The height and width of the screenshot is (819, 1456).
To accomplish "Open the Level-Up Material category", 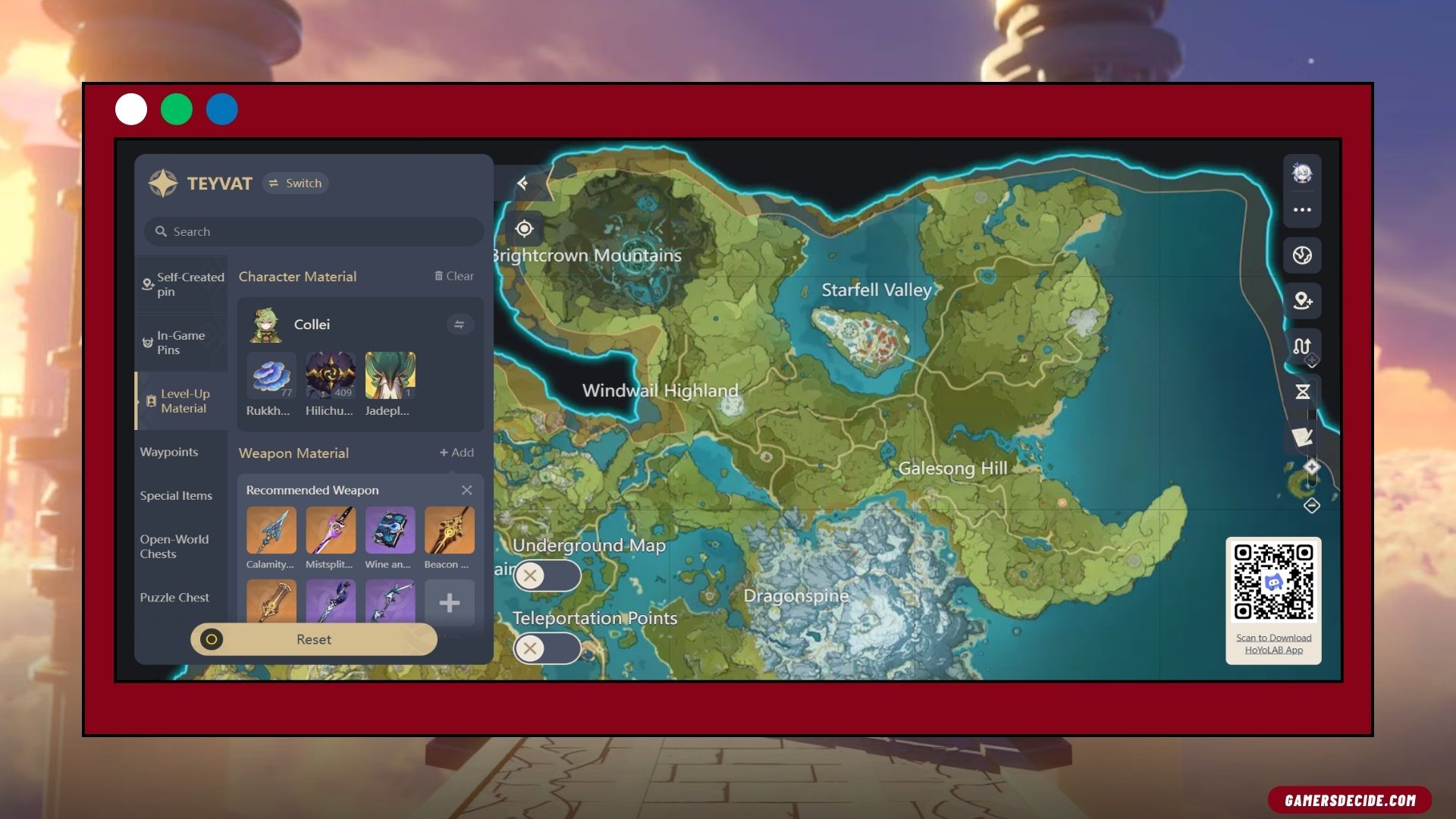I will [182, 401].
